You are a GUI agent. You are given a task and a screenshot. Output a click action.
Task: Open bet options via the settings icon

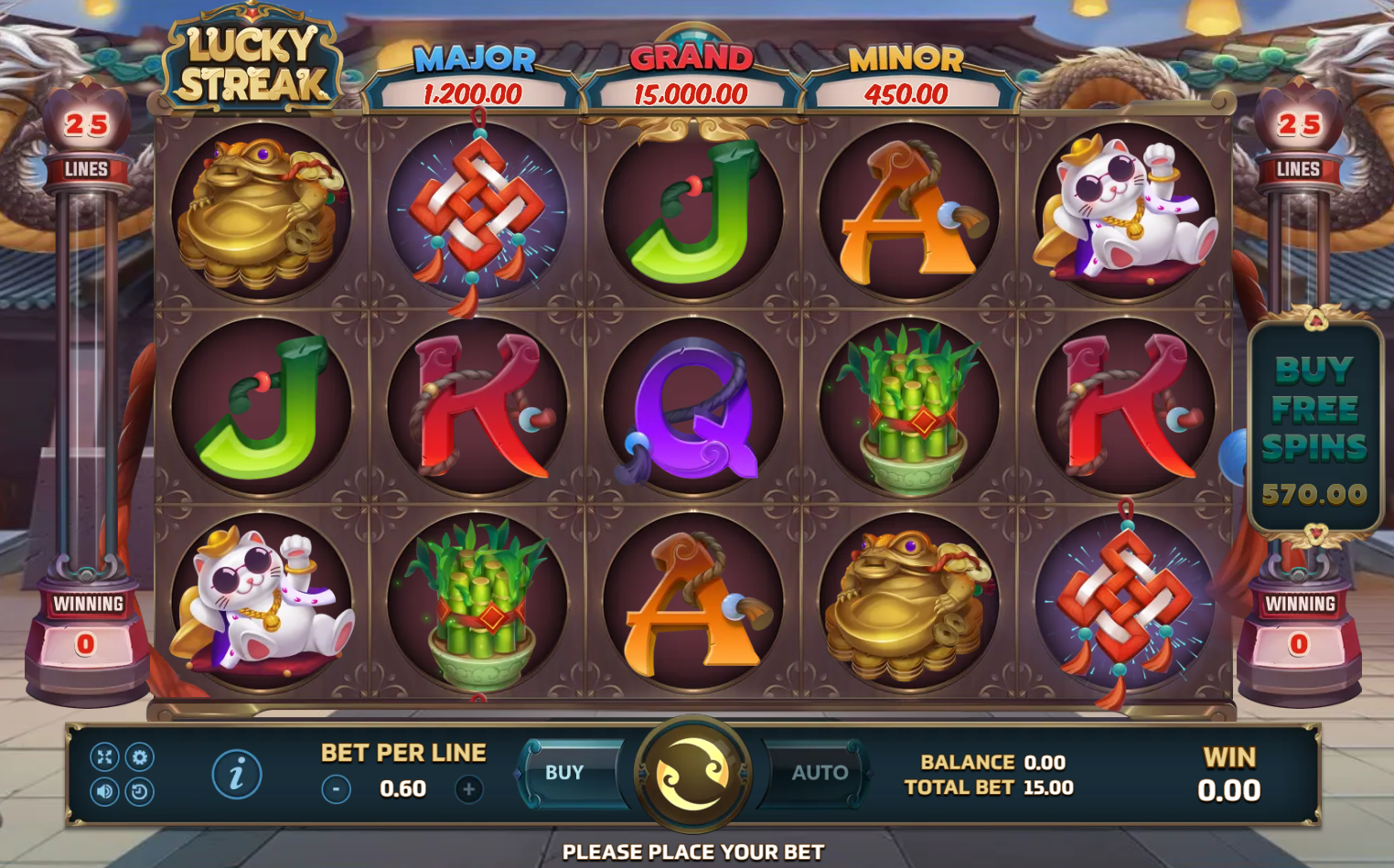tap(139, 756)
